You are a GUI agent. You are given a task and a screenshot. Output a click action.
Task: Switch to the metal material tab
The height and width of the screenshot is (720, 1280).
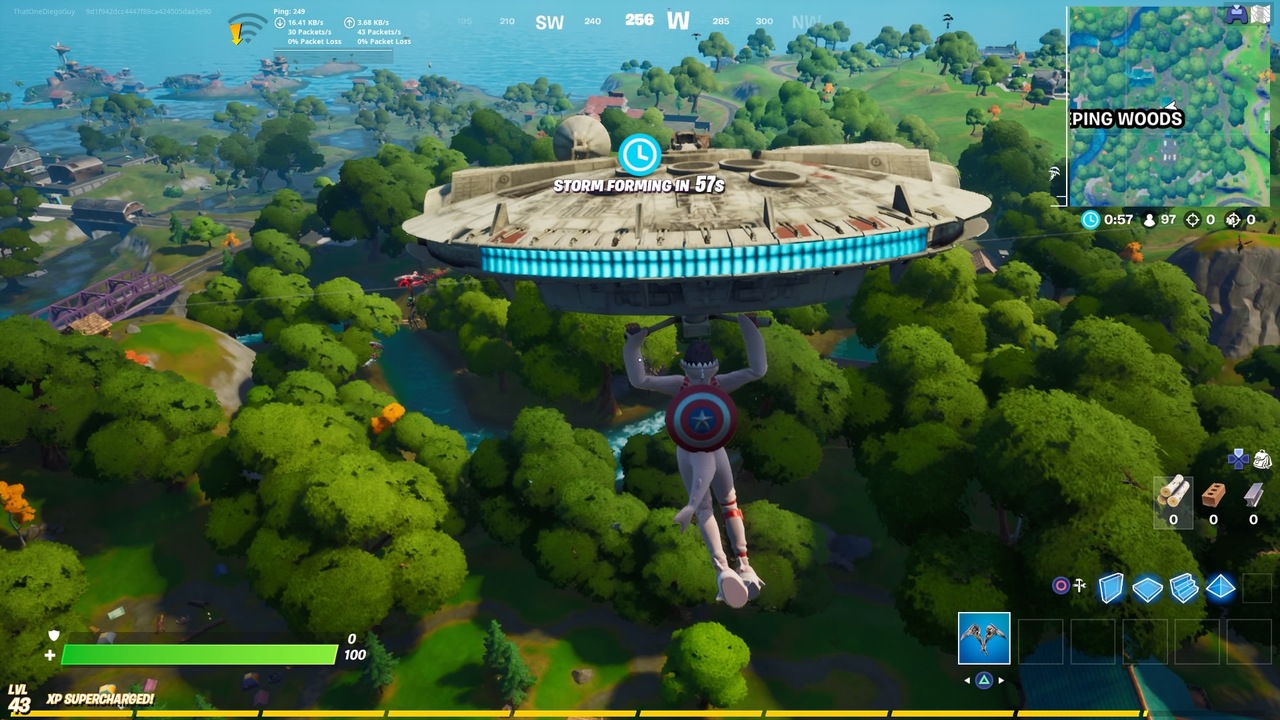pyautogui.click(x=1253, y=497)
